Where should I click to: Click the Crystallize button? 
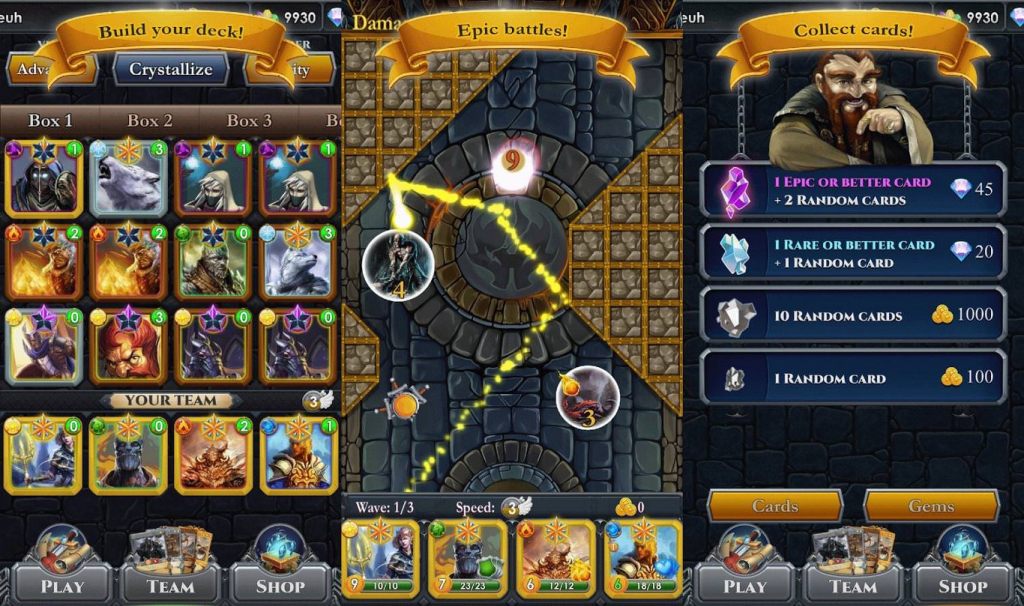coord(171,70)
